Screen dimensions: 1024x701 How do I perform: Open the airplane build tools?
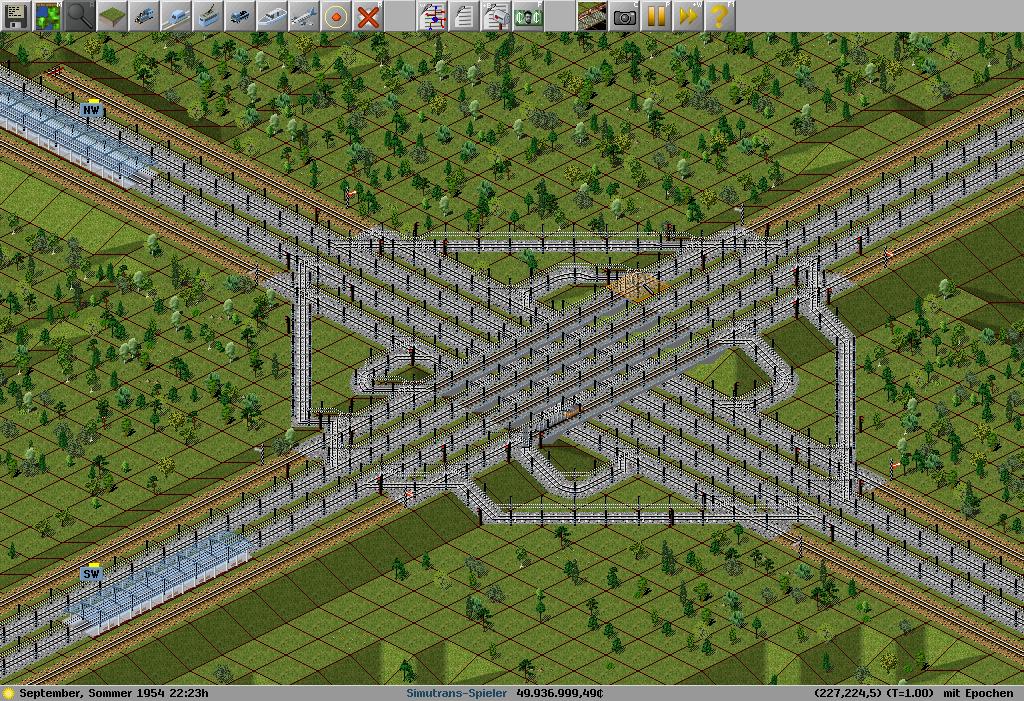[x=303, y=15]
